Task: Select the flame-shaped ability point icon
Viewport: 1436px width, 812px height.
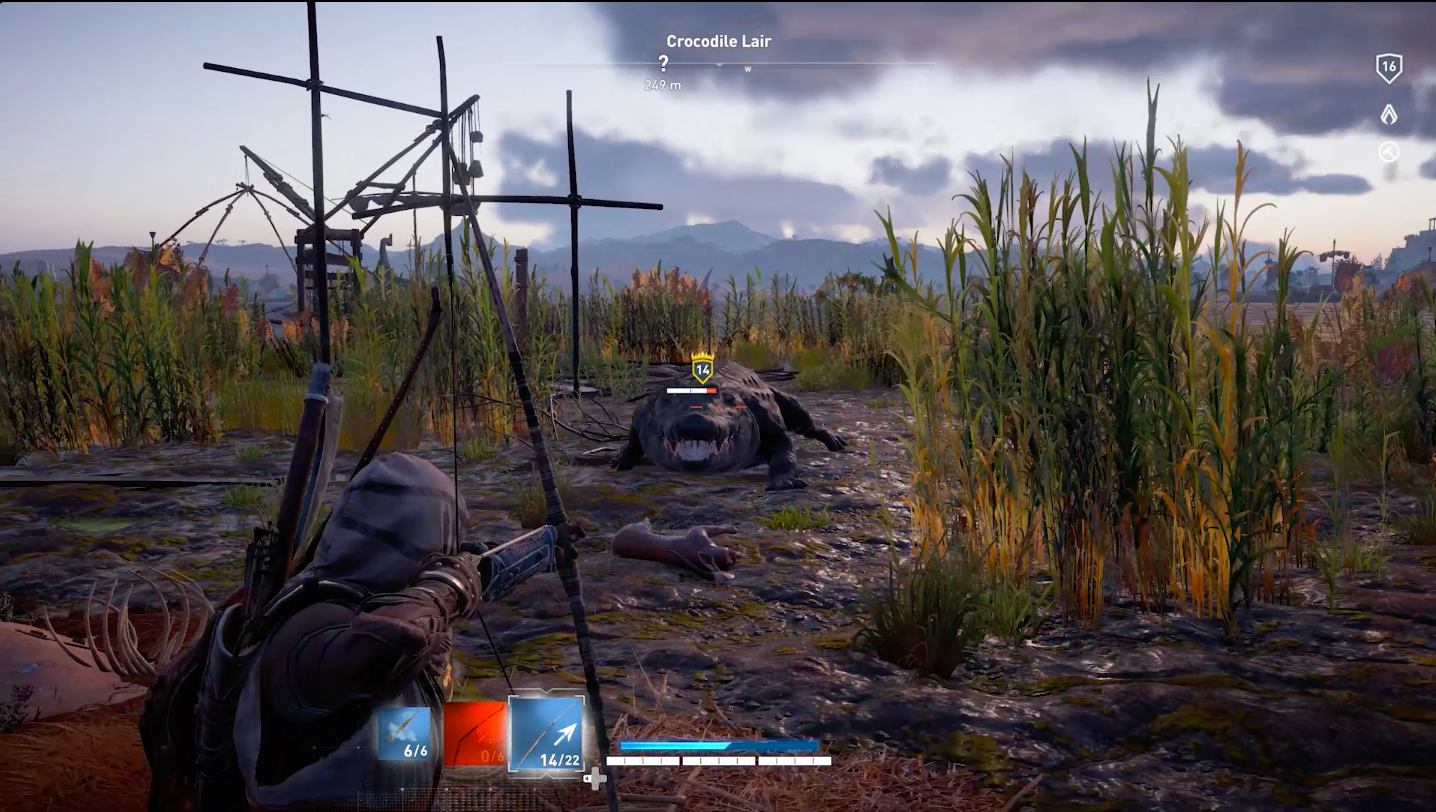Action: (x=1388, y=114)
